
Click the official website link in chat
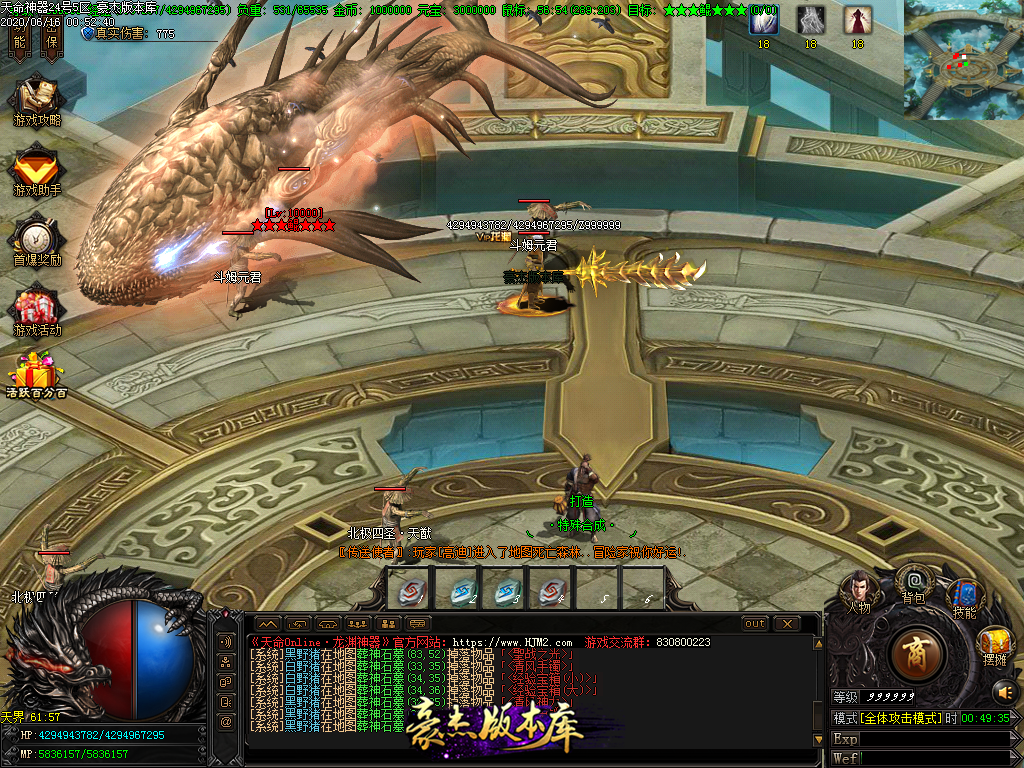(512, 642)
